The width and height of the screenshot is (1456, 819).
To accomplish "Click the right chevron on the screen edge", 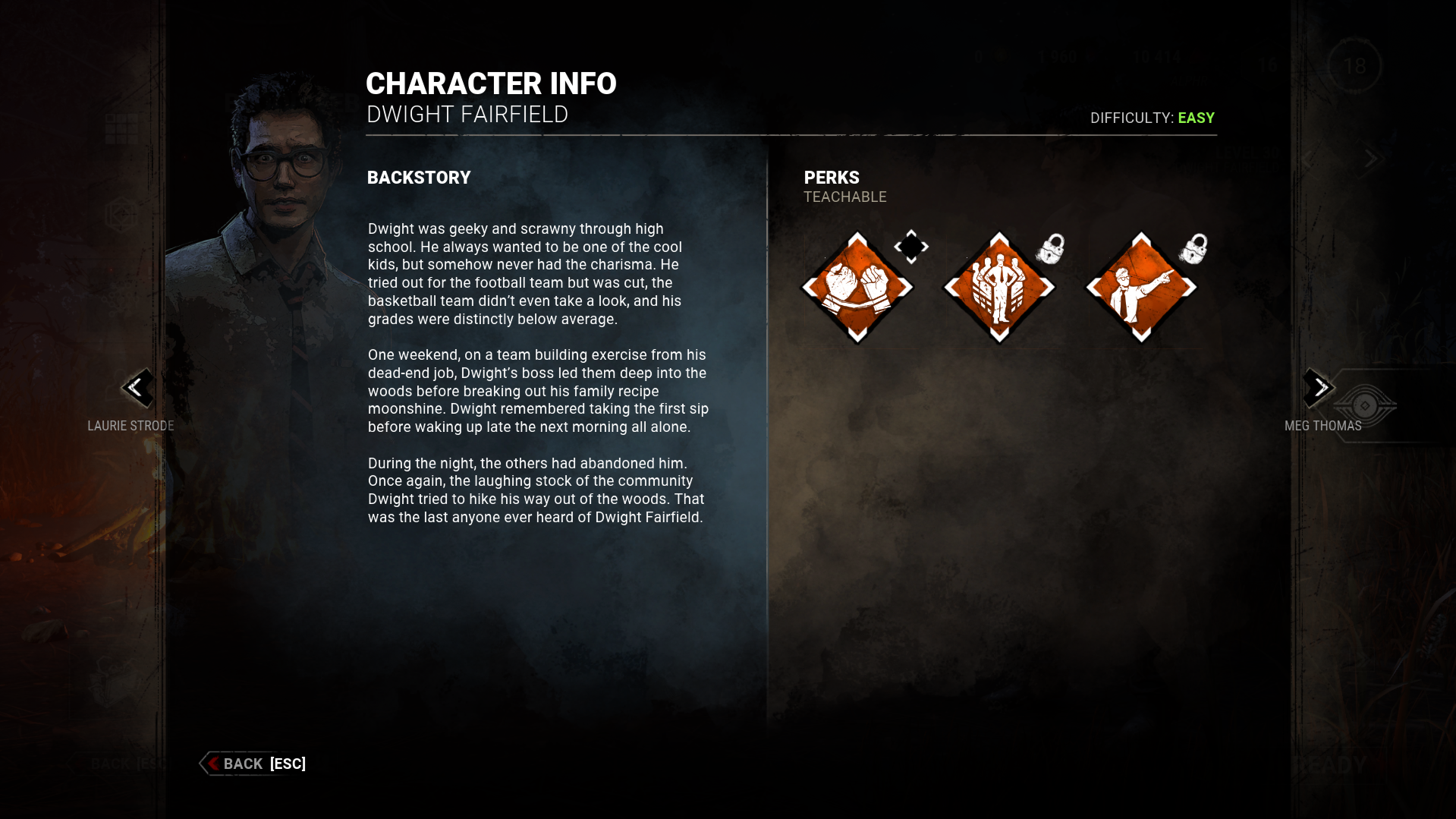I will pyautogui.click(x=1372, y=159).
